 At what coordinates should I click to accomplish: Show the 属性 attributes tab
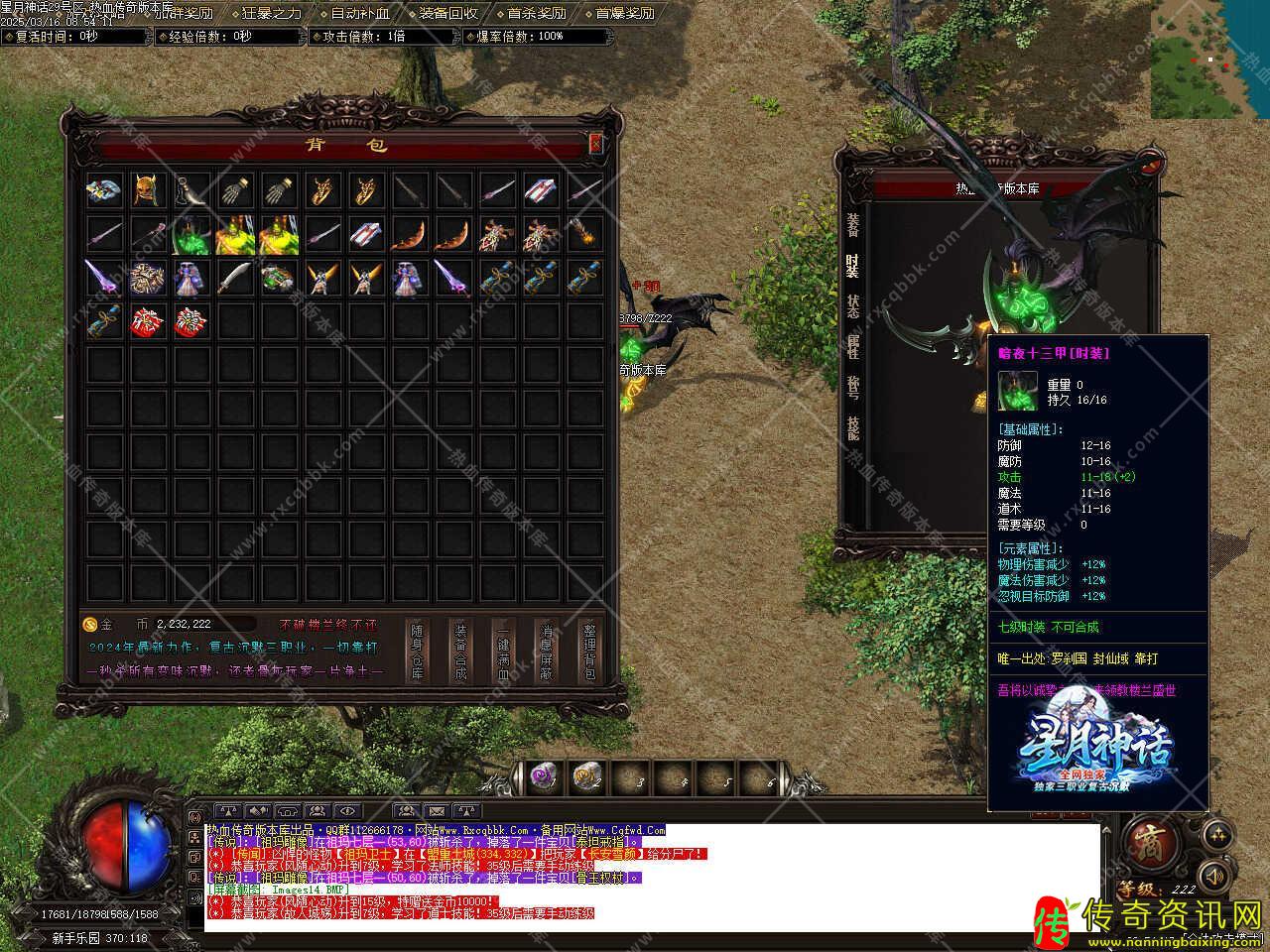853,346
